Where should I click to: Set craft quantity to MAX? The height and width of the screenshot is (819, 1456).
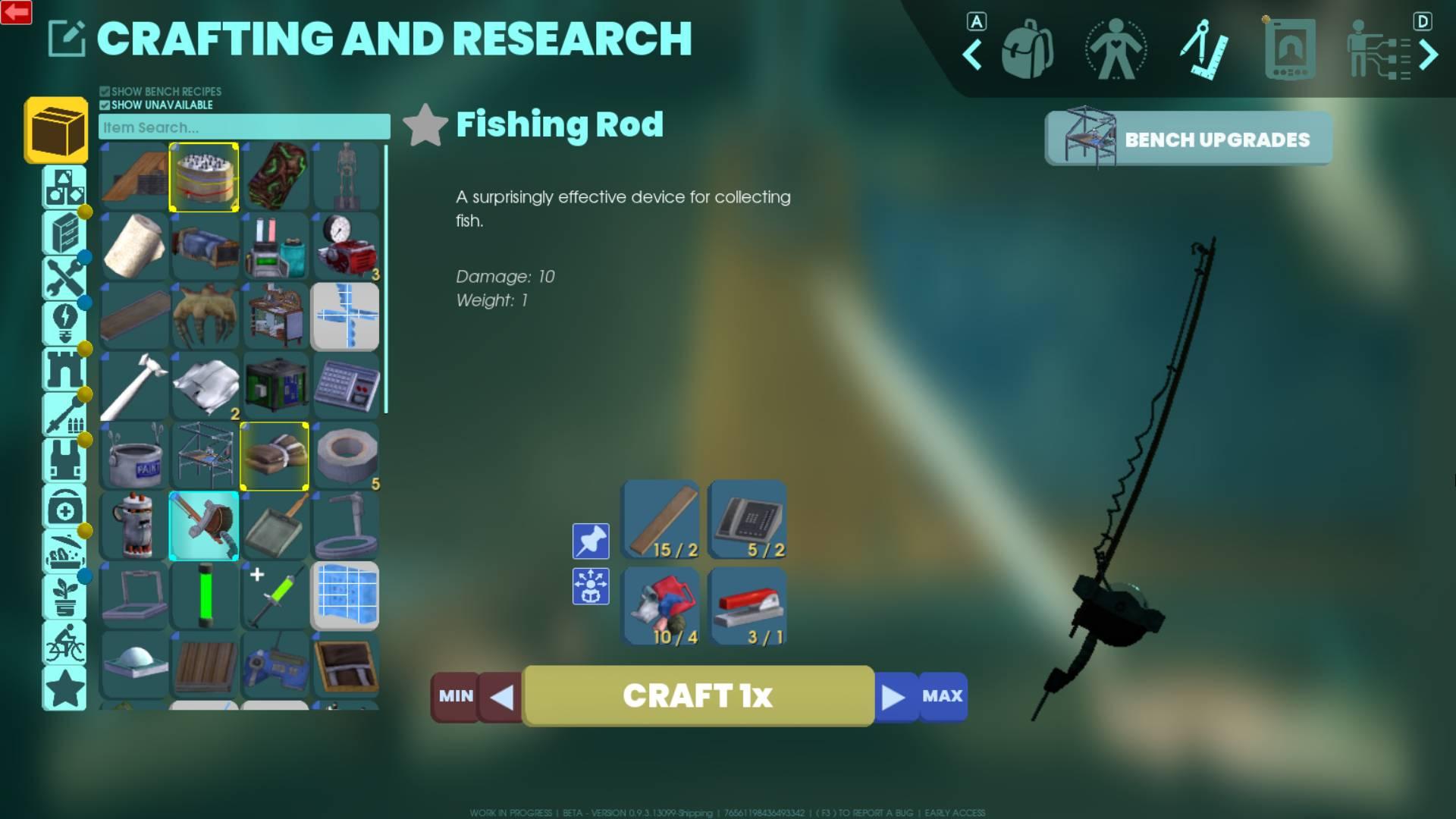click(x=942, y=695)
